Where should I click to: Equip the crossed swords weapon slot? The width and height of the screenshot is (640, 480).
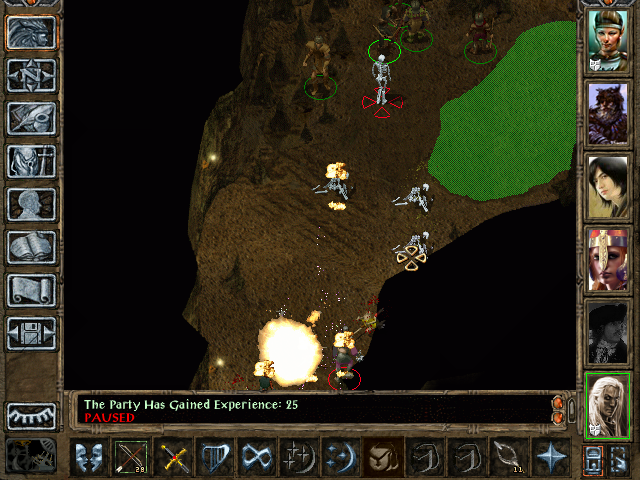click(x=174, y=457)
